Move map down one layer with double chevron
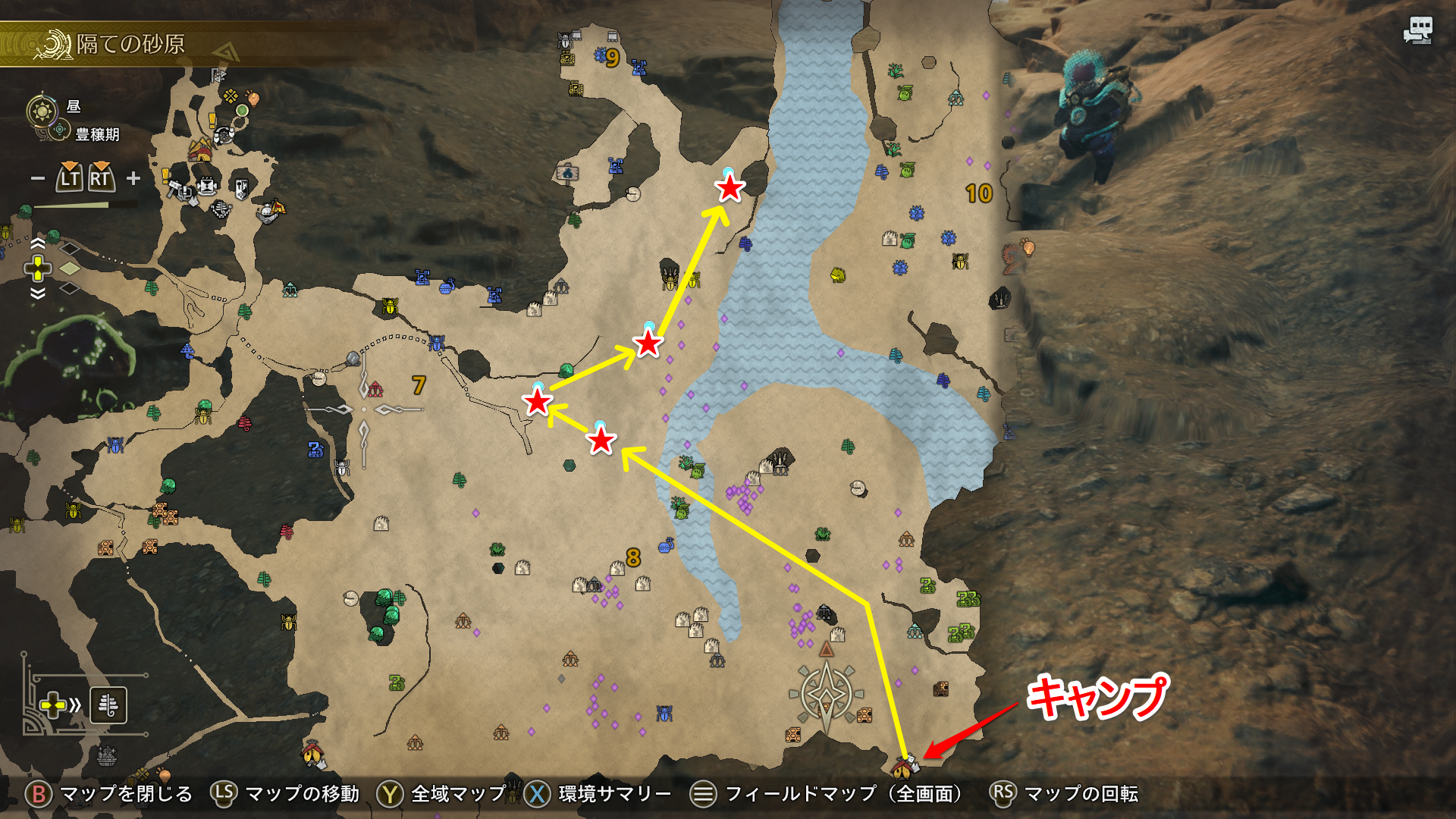Screen dimensions: 1456x819 (x=37, y=293)
